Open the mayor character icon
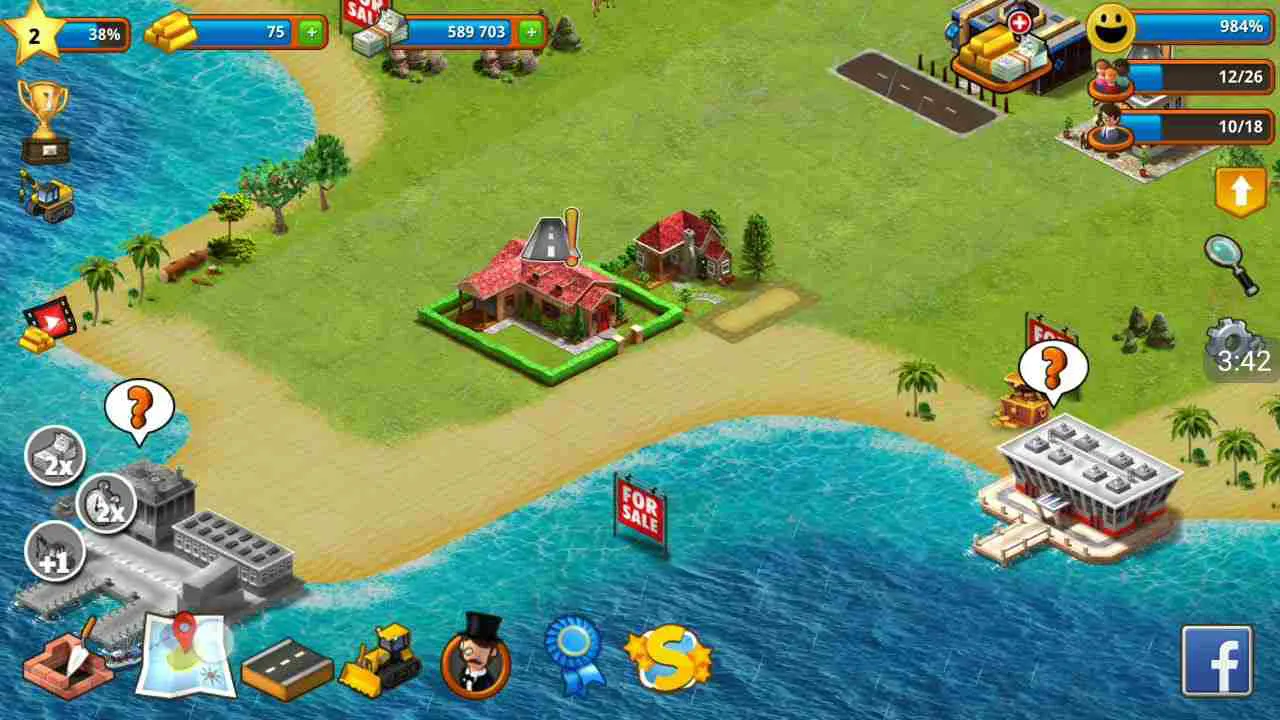Screen dimensions: 1280x720 pyautogui.click(x=475, y=660)
